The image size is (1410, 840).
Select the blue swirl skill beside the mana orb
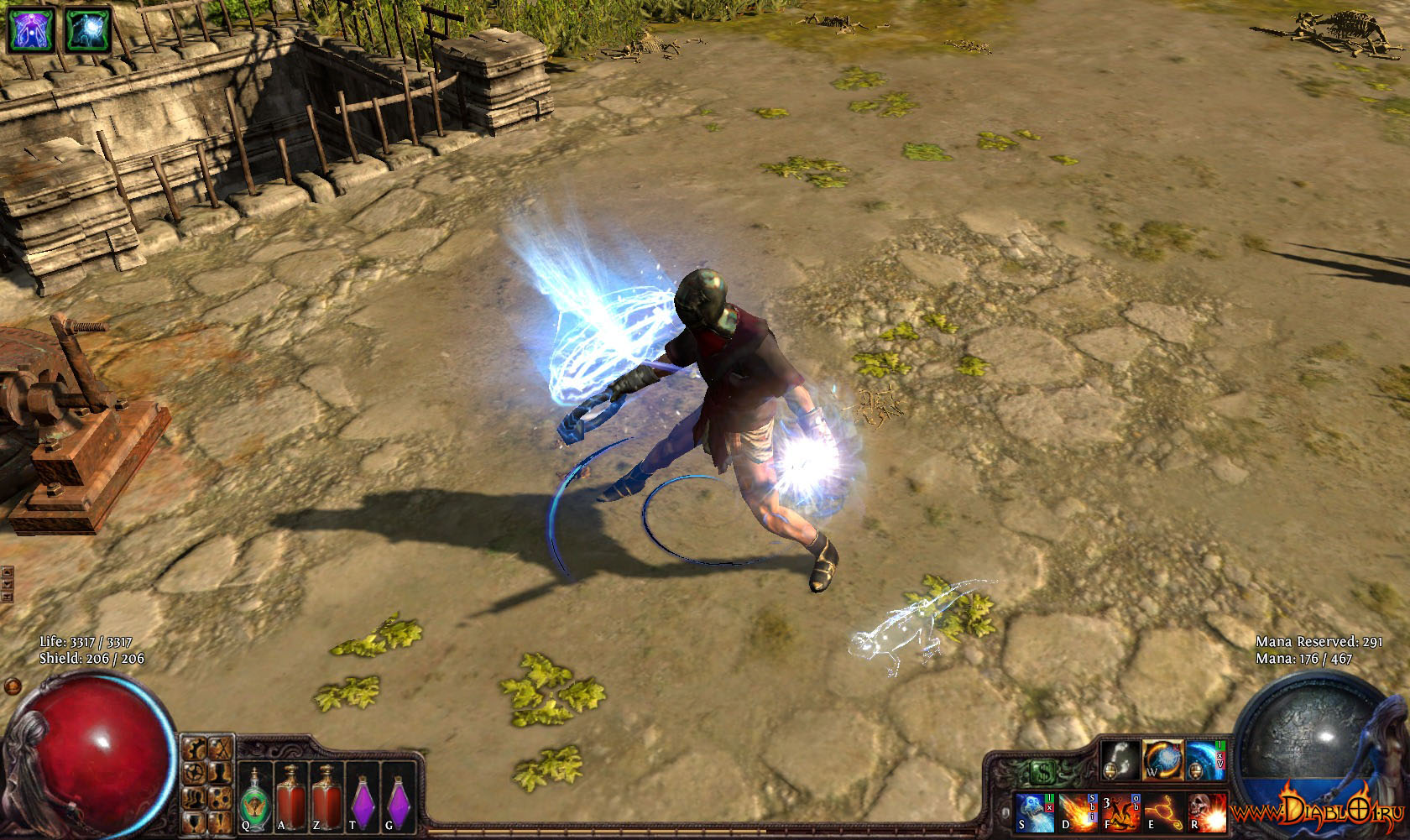1205,761
